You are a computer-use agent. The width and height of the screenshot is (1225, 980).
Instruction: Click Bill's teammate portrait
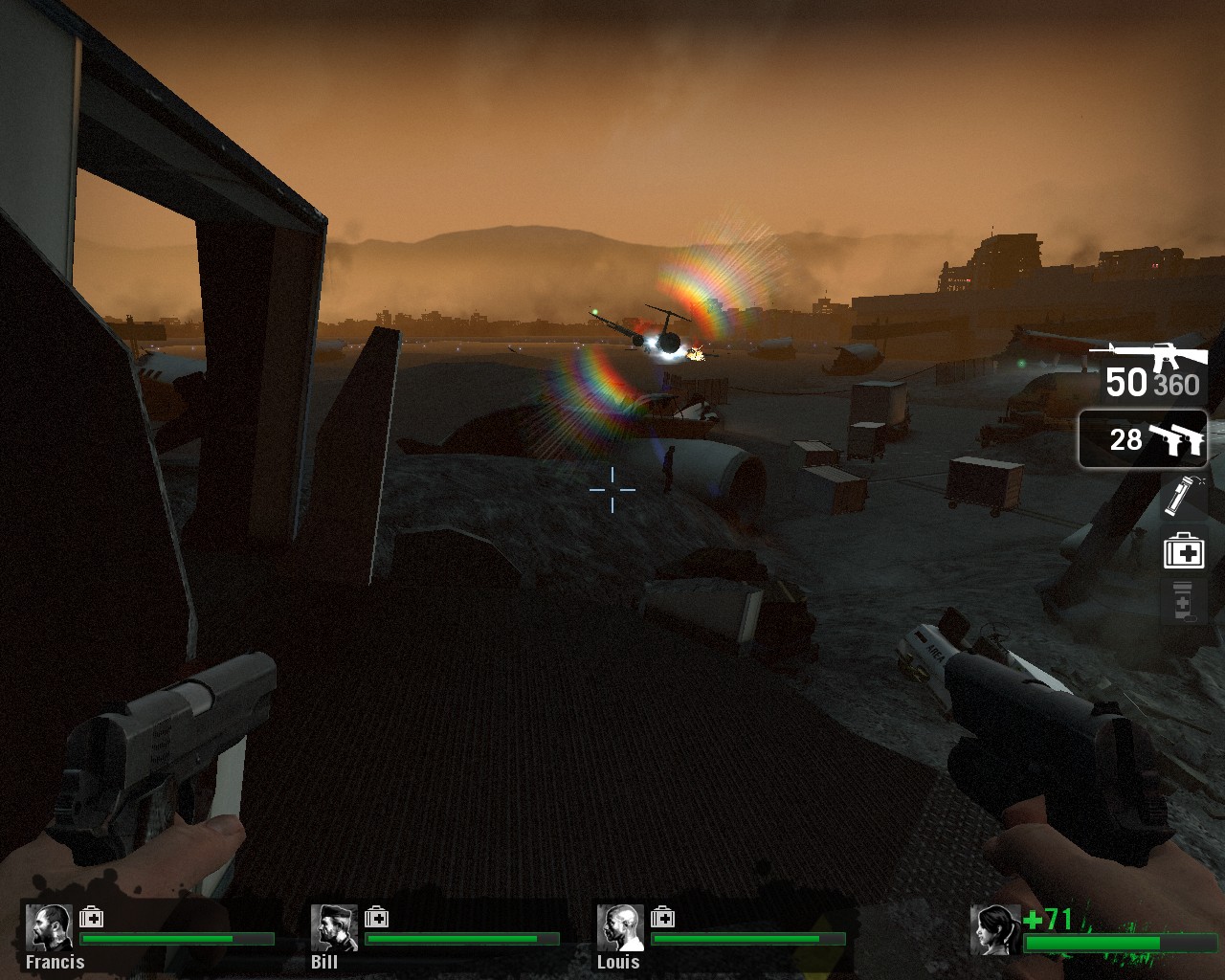[334, 927]
